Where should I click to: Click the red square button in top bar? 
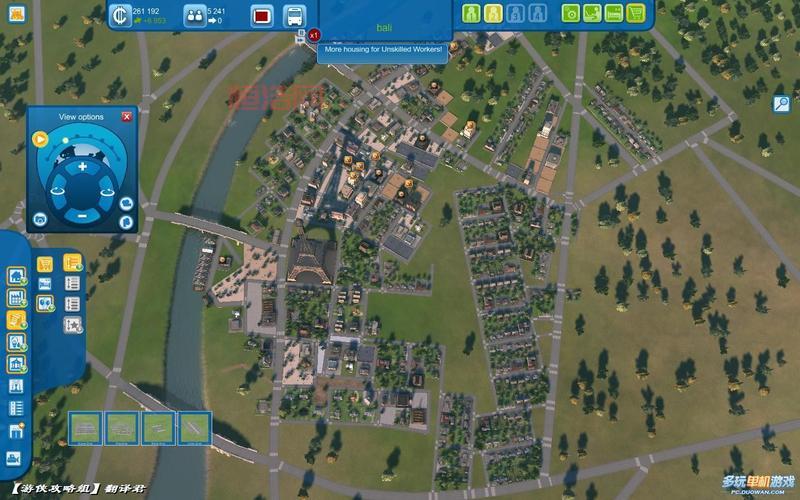click(x=262, y=16)
